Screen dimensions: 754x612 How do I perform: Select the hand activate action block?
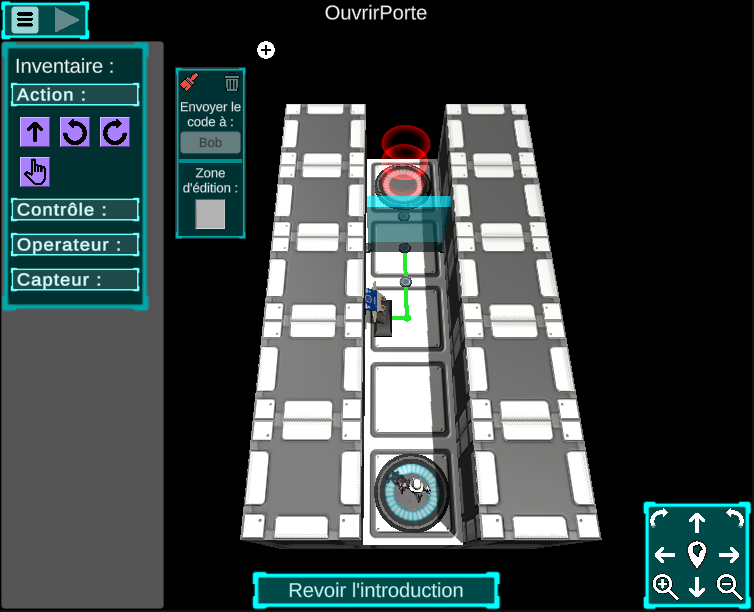point(35,172)
